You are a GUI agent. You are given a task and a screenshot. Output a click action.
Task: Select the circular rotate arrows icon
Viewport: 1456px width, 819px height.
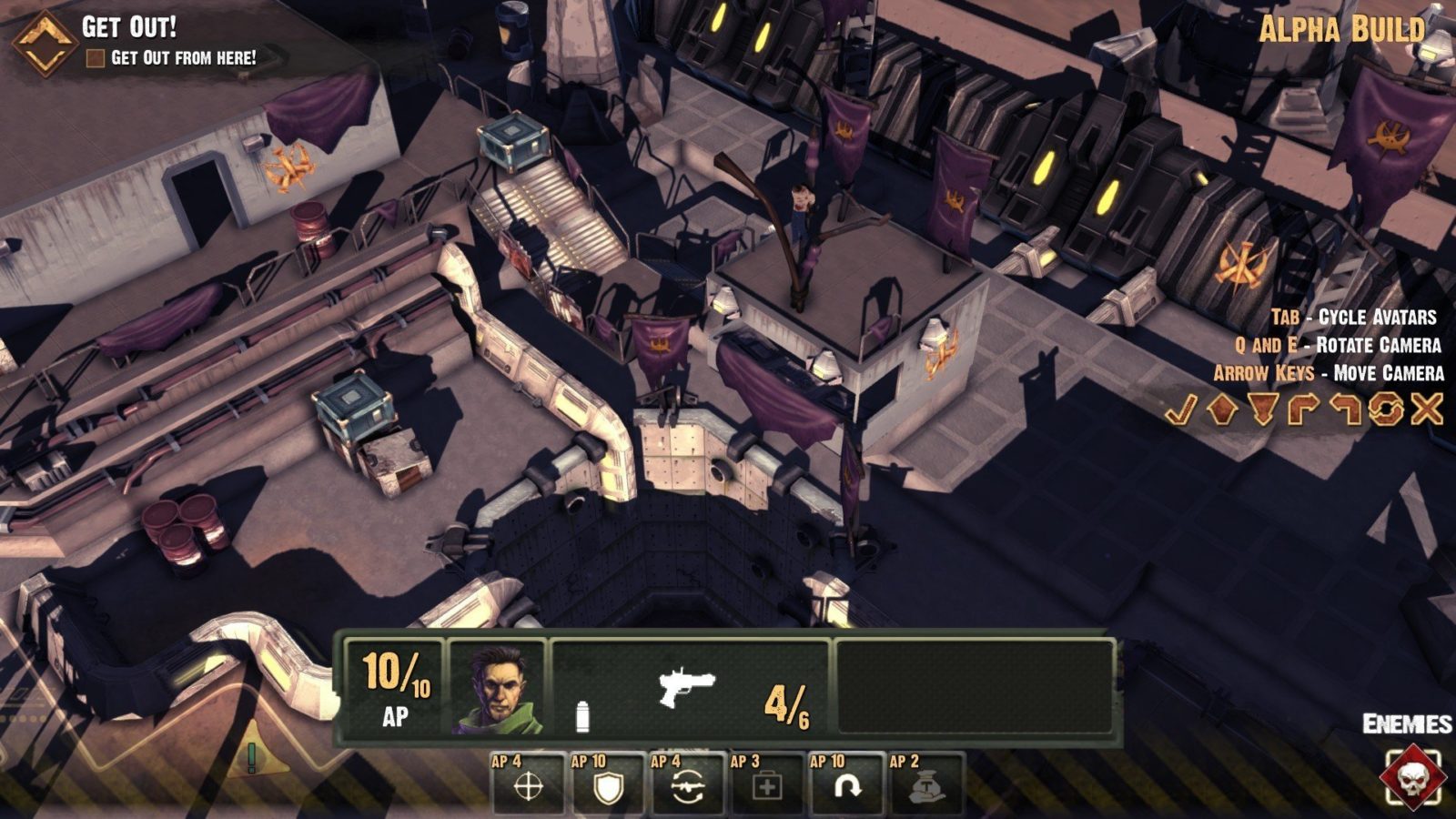tap(1386, 410)
